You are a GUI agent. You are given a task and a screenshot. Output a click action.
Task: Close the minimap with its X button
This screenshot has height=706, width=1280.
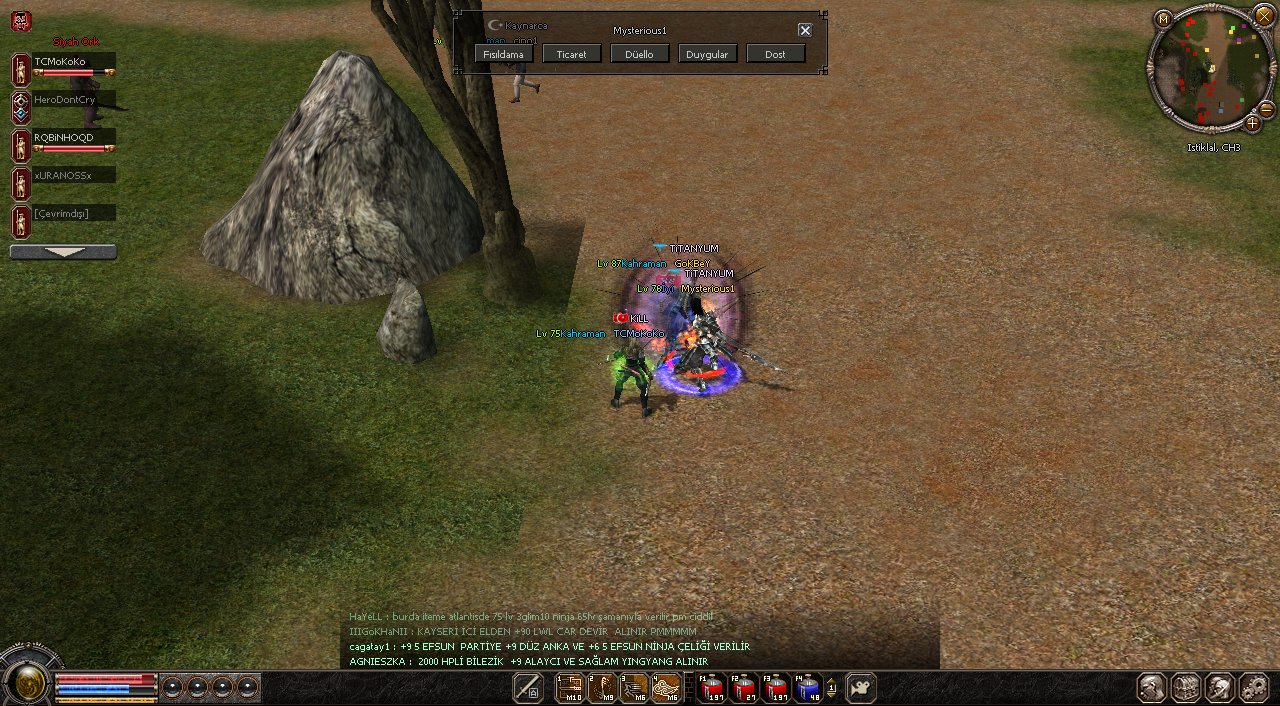(1264, 14)
